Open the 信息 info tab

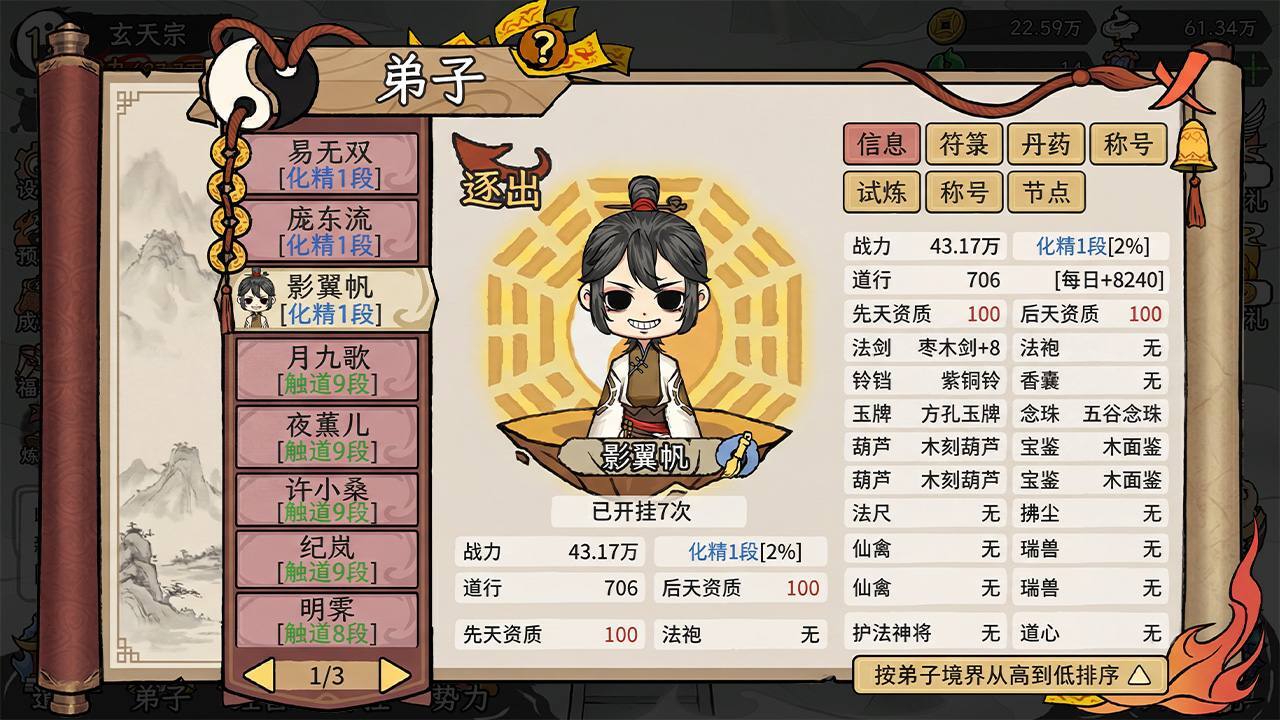[x=881, y=145]
